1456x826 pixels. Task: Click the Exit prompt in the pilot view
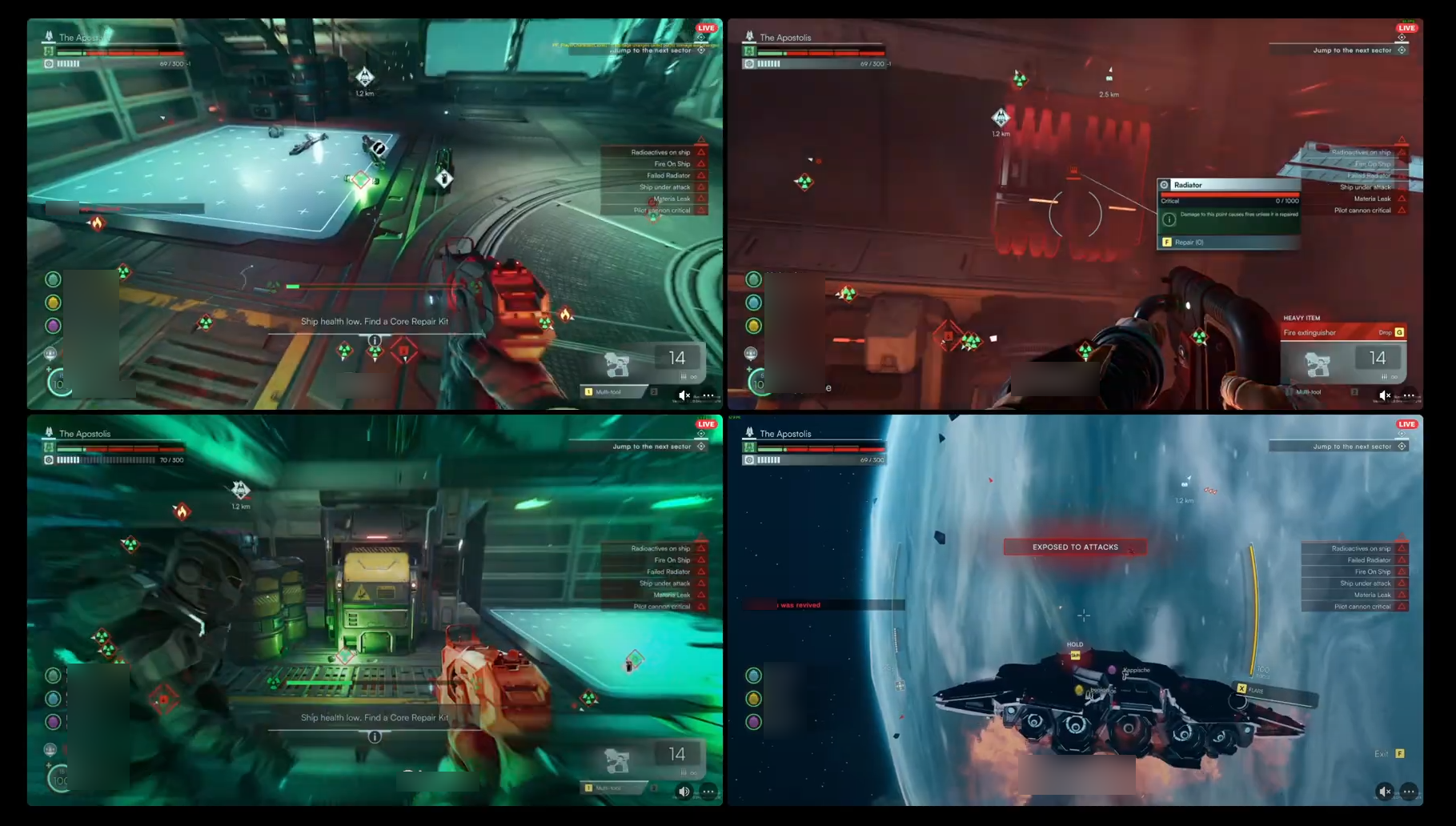point(1387,753)
